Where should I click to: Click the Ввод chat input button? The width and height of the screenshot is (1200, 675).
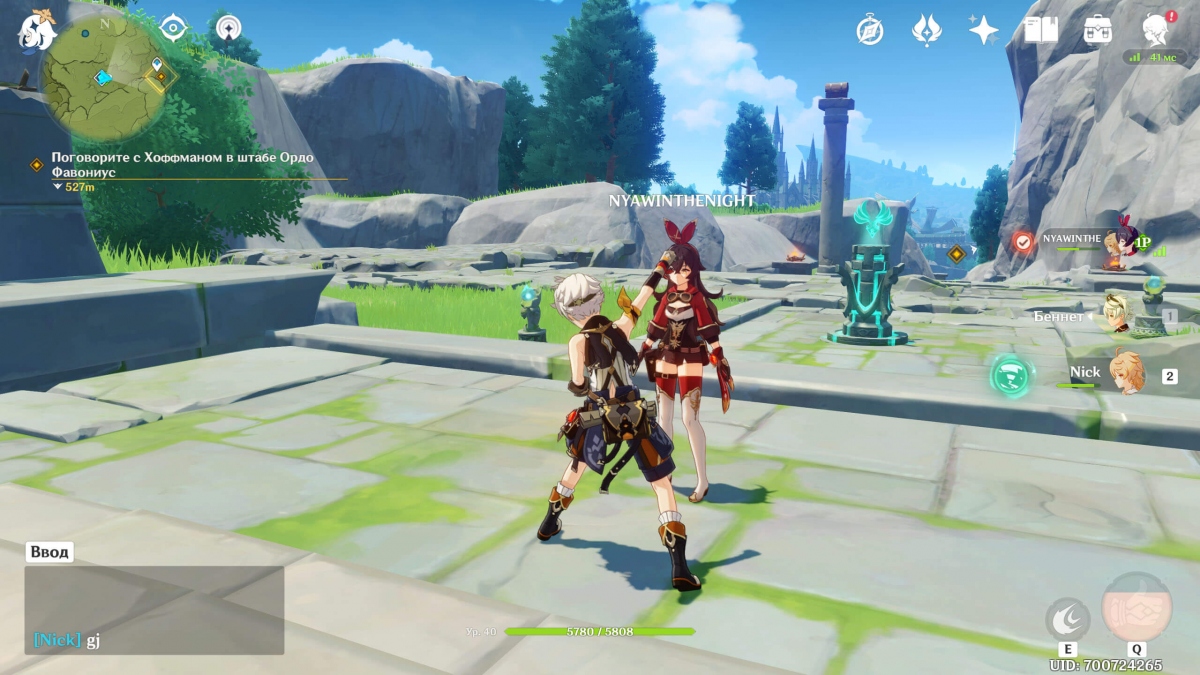49,552
